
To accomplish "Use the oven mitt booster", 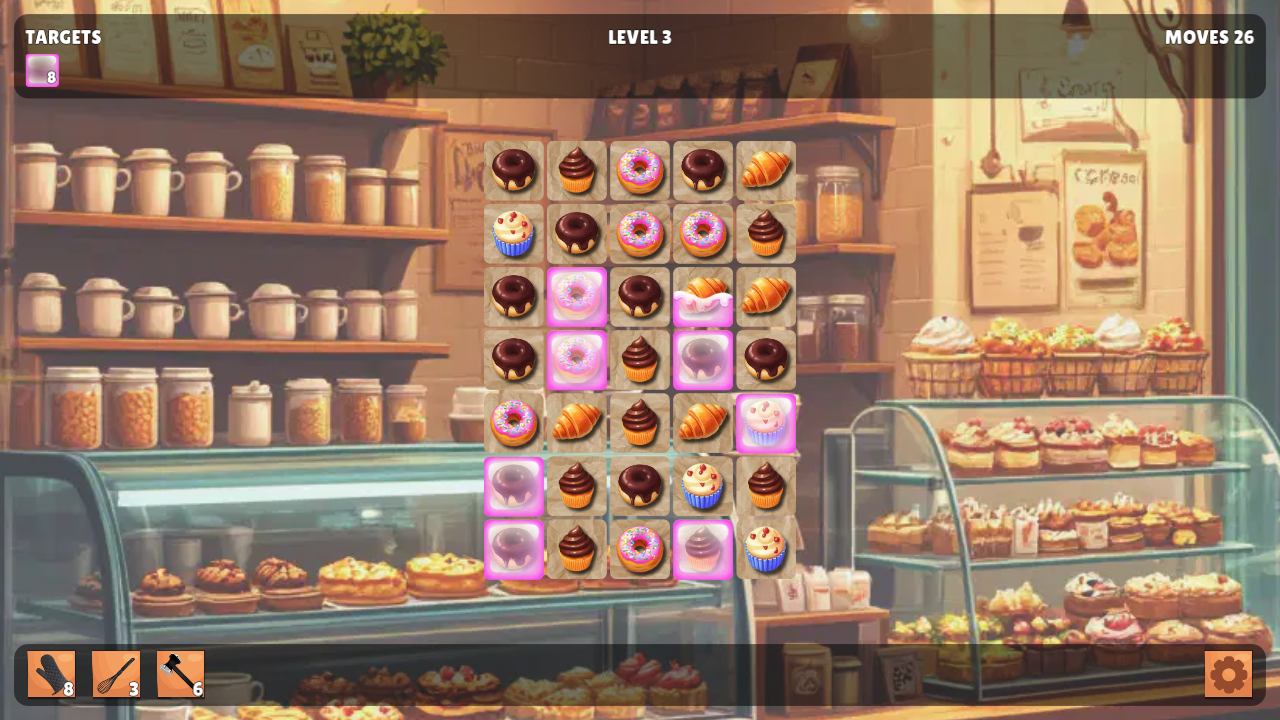I will click(50, 673).
